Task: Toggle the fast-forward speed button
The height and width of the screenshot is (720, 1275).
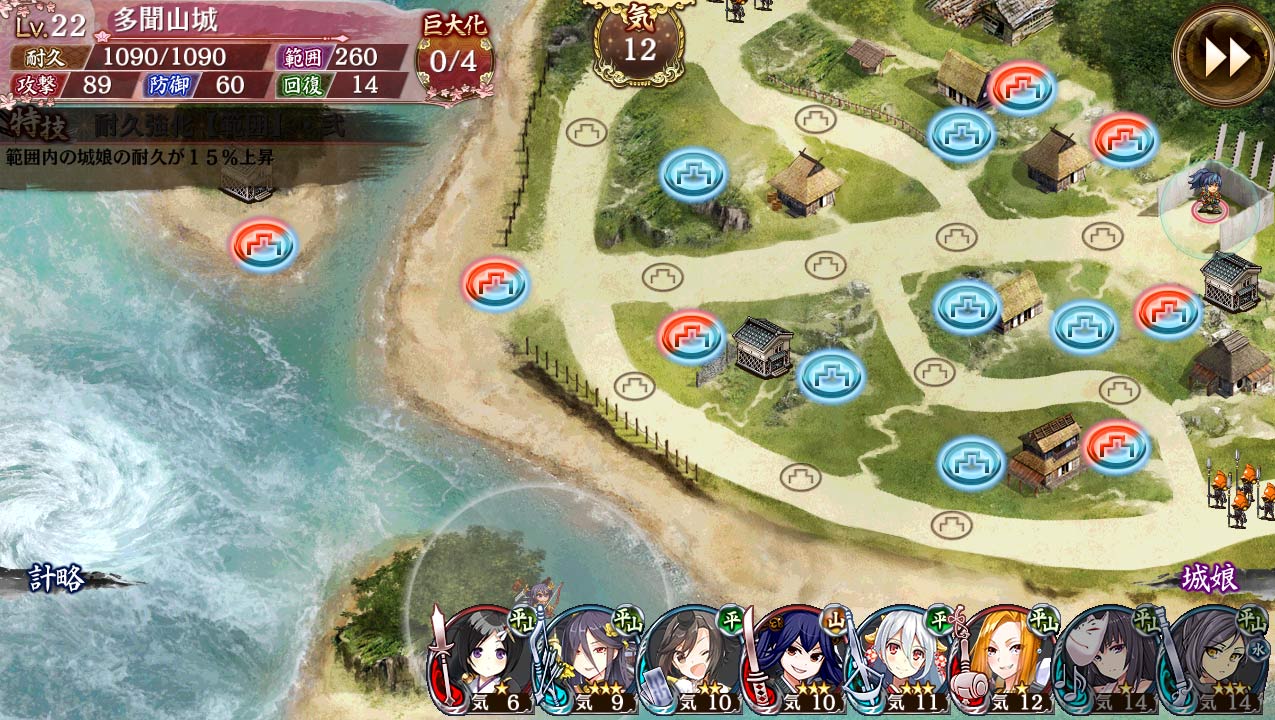Action: click(1223, 56)
